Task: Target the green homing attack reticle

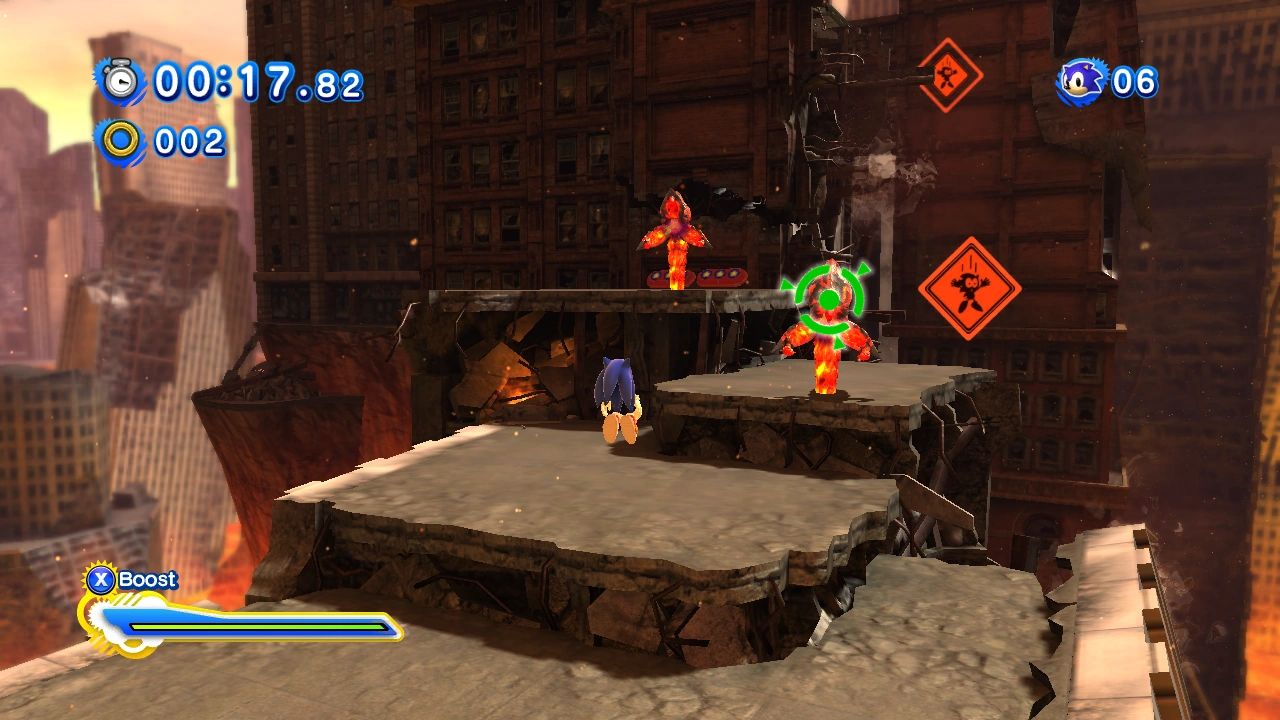Action: [828, 298]
